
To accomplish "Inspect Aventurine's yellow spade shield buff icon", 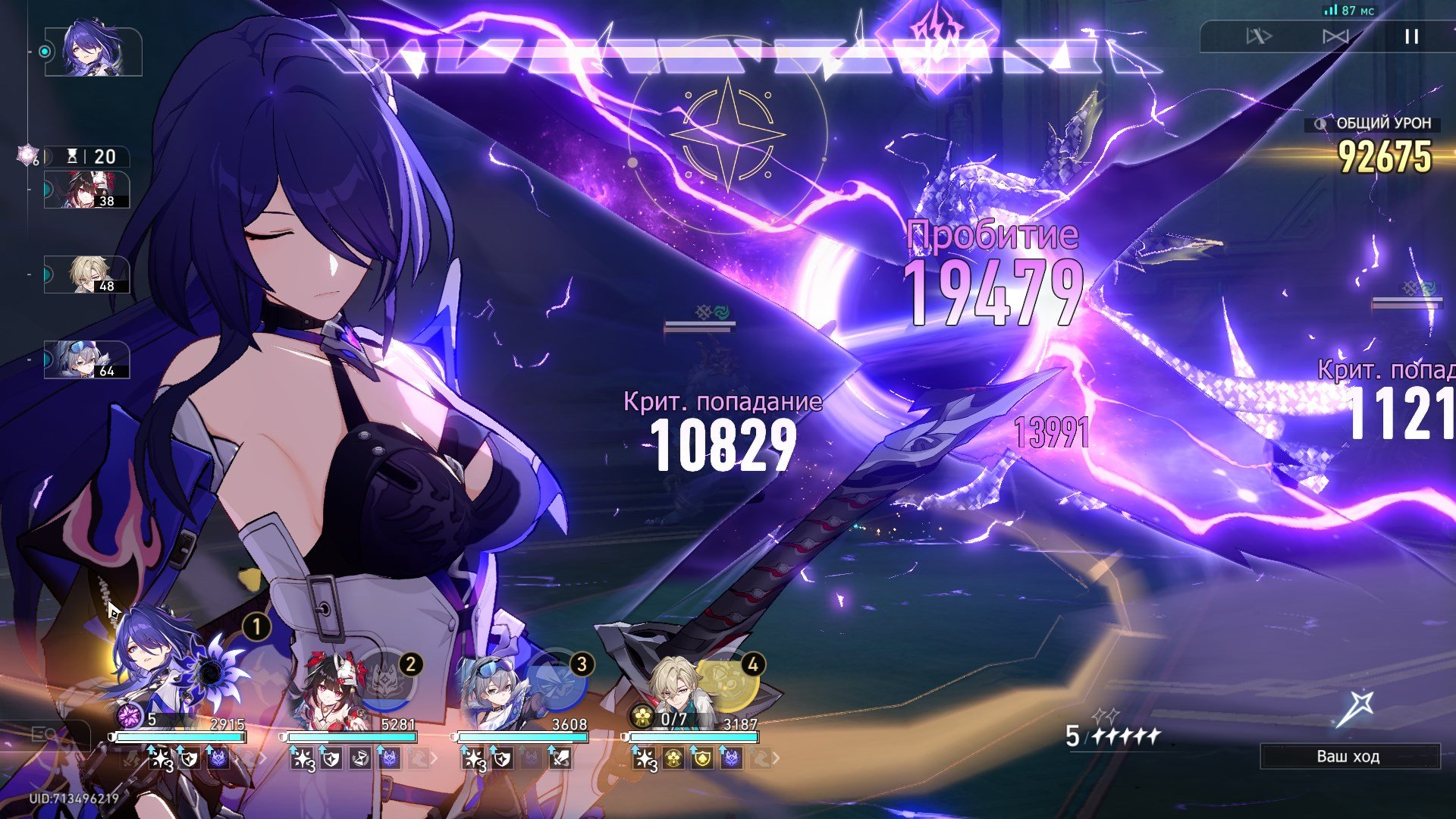I will pyautogui.click(x=702, y=758).
